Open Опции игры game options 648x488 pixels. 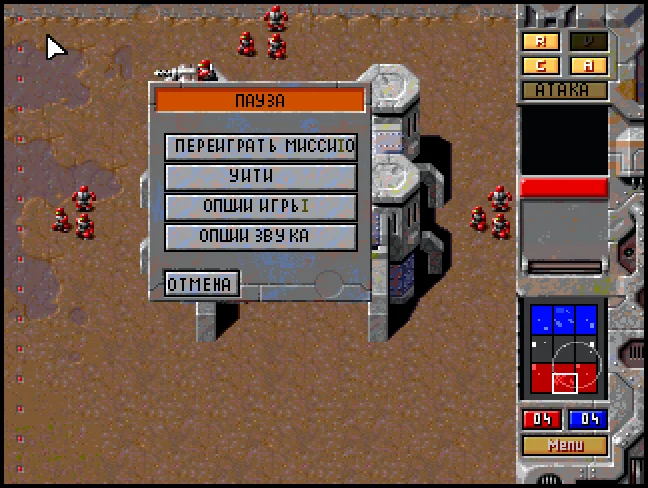[x=261, y=207]
